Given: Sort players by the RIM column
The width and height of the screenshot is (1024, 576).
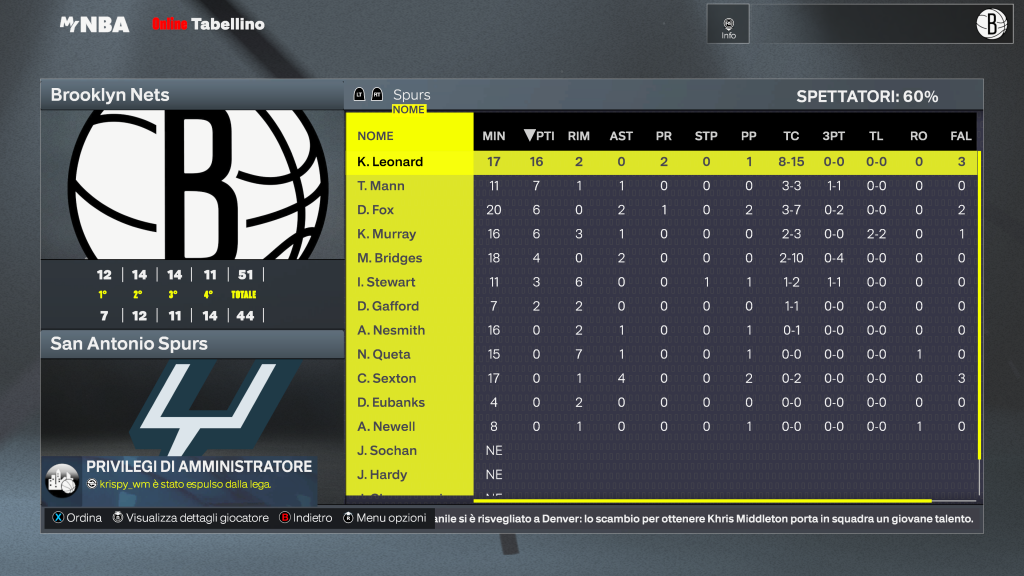Looking at the screenshot, I should [578, 136].
